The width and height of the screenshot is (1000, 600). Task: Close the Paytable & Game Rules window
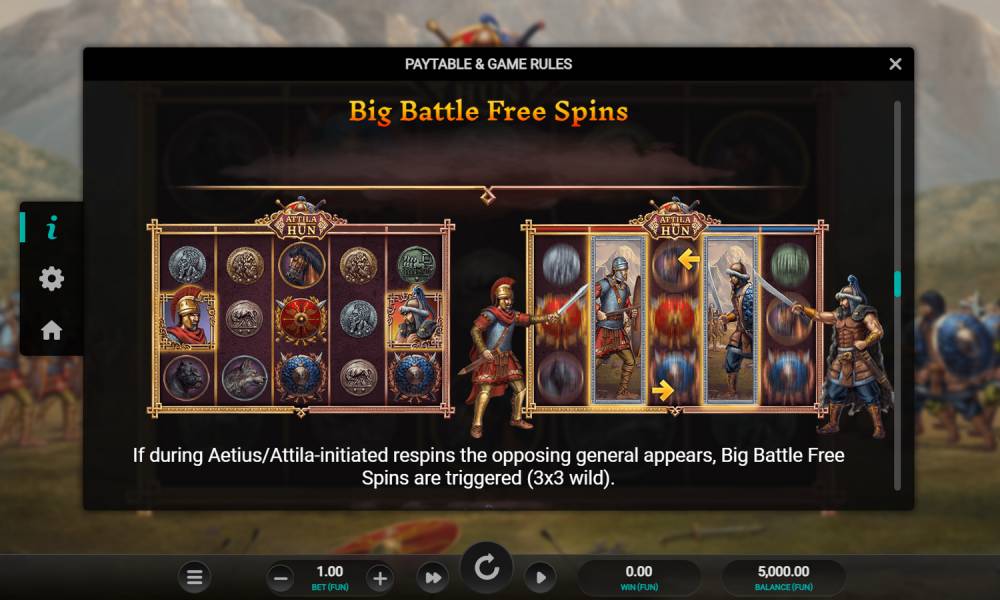[895, 64]
